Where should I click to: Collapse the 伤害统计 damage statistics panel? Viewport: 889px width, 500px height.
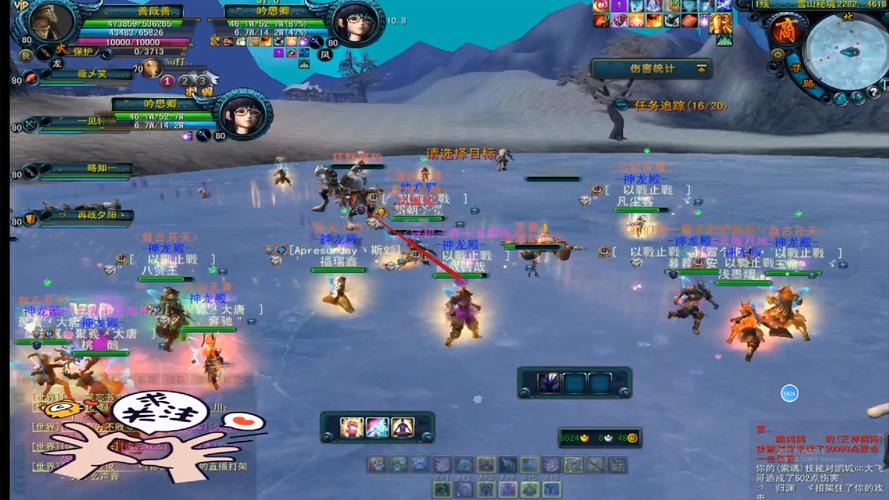point(702,69)
